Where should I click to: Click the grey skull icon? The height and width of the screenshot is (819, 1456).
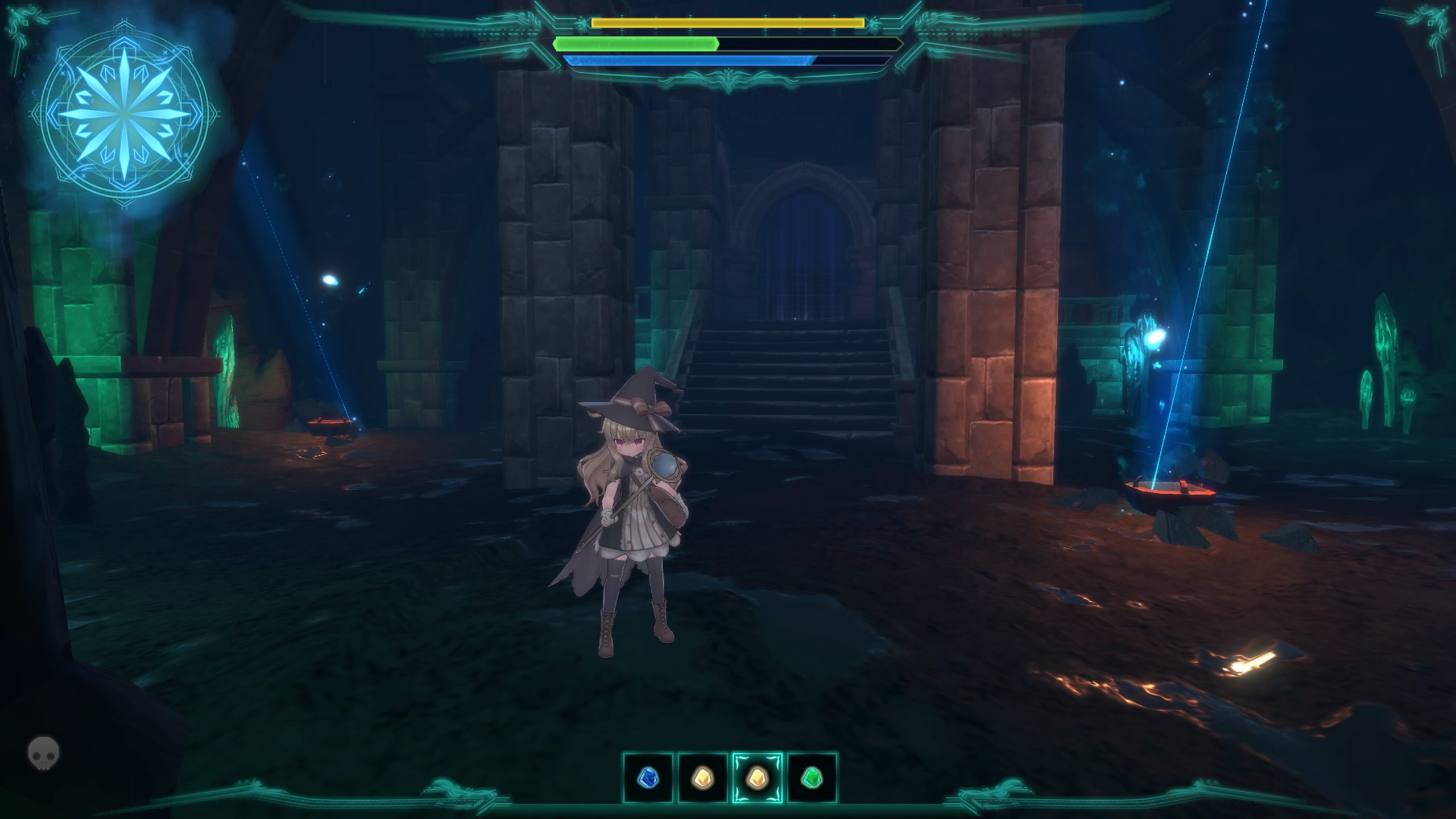(x=43, y=753)
